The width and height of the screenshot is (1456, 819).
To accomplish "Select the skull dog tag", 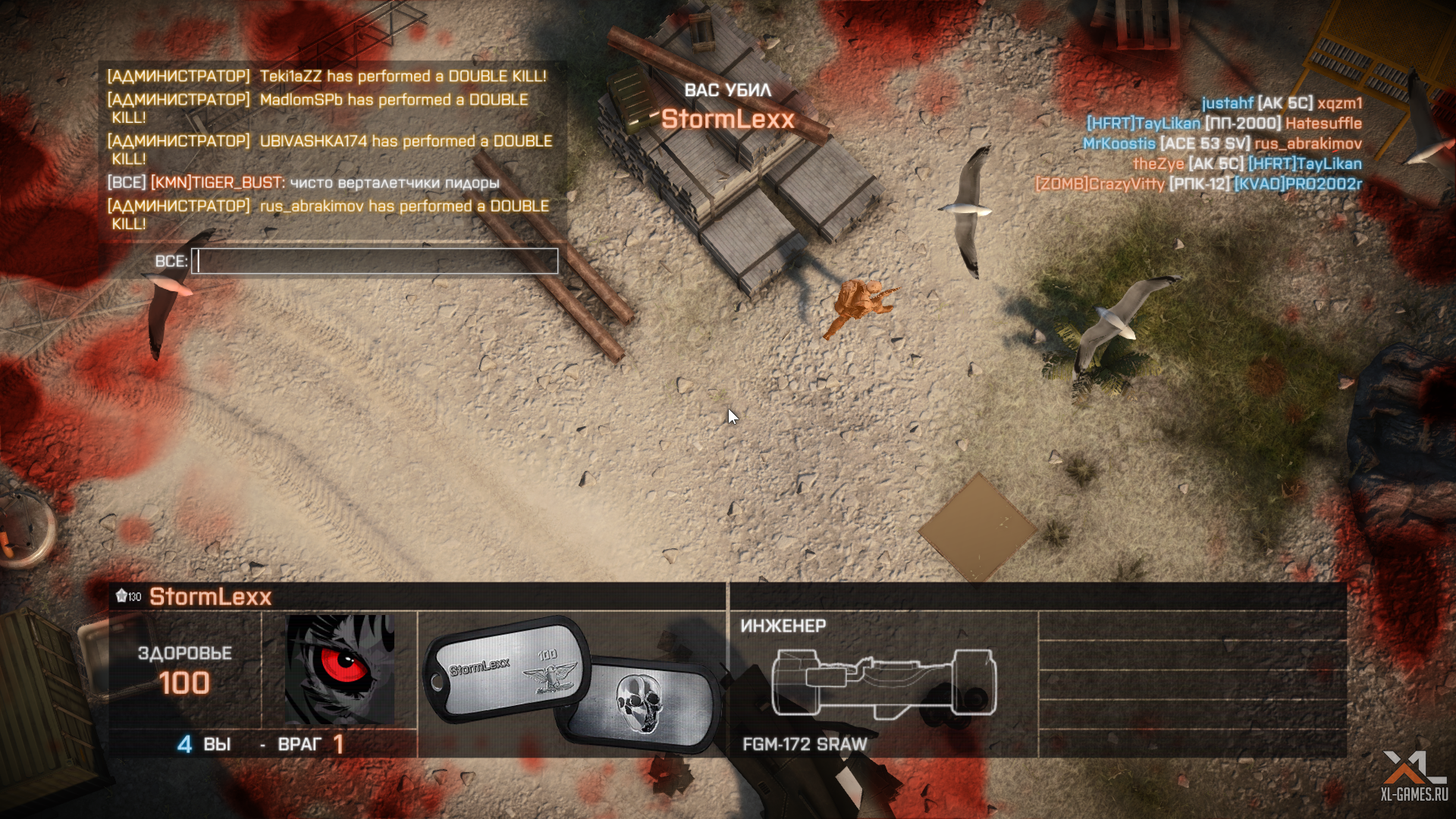I will pos(641,705).
